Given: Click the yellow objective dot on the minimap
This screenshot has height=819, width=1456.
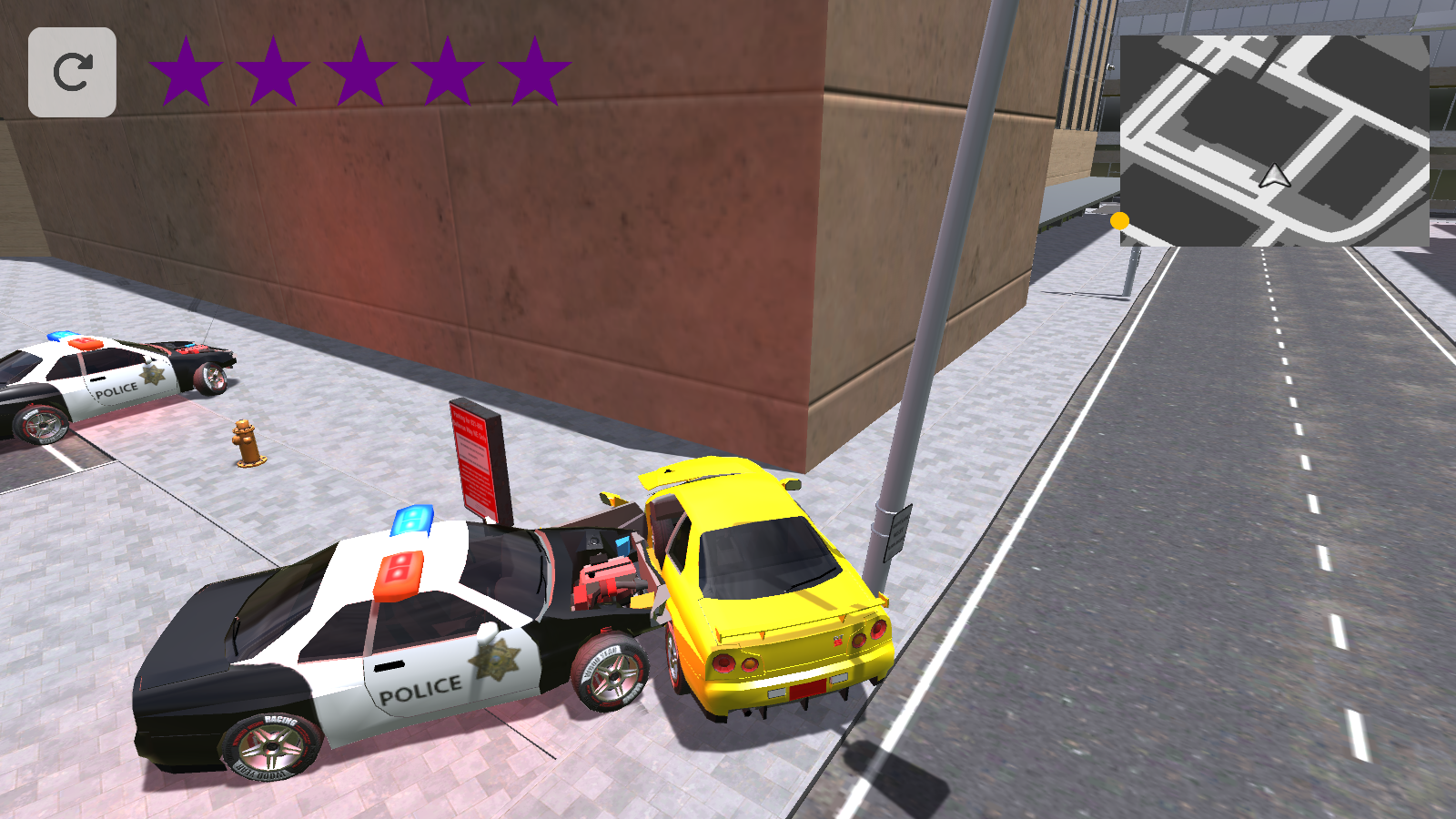Looking at the screenshot, I should tap(1121, 221).
